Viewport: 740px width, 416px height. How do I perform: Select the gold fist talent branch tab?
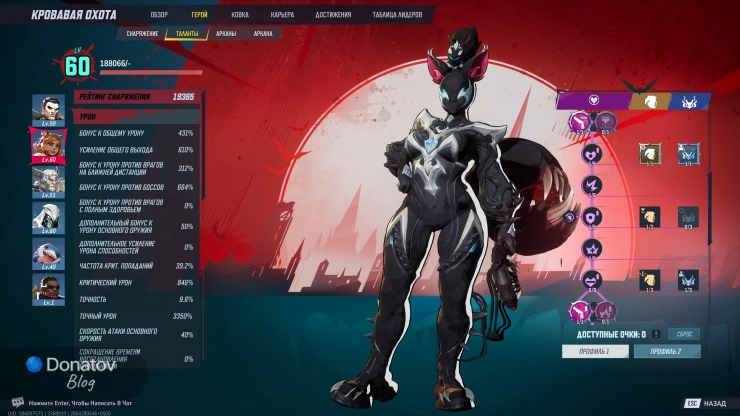[x=649, y=100]
